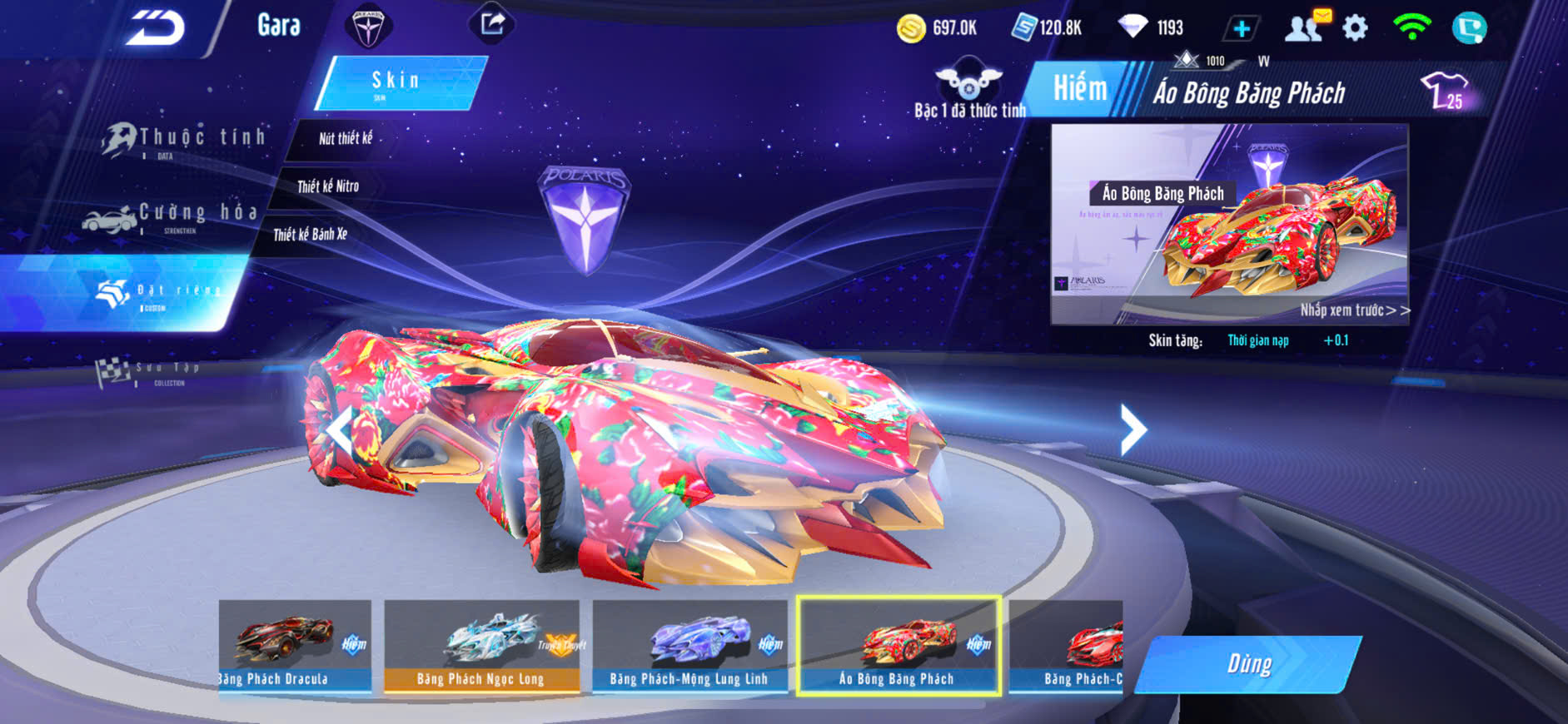Open the Cường hóa menu
This screenshot has width=1568, height=724.
(175, 216)
